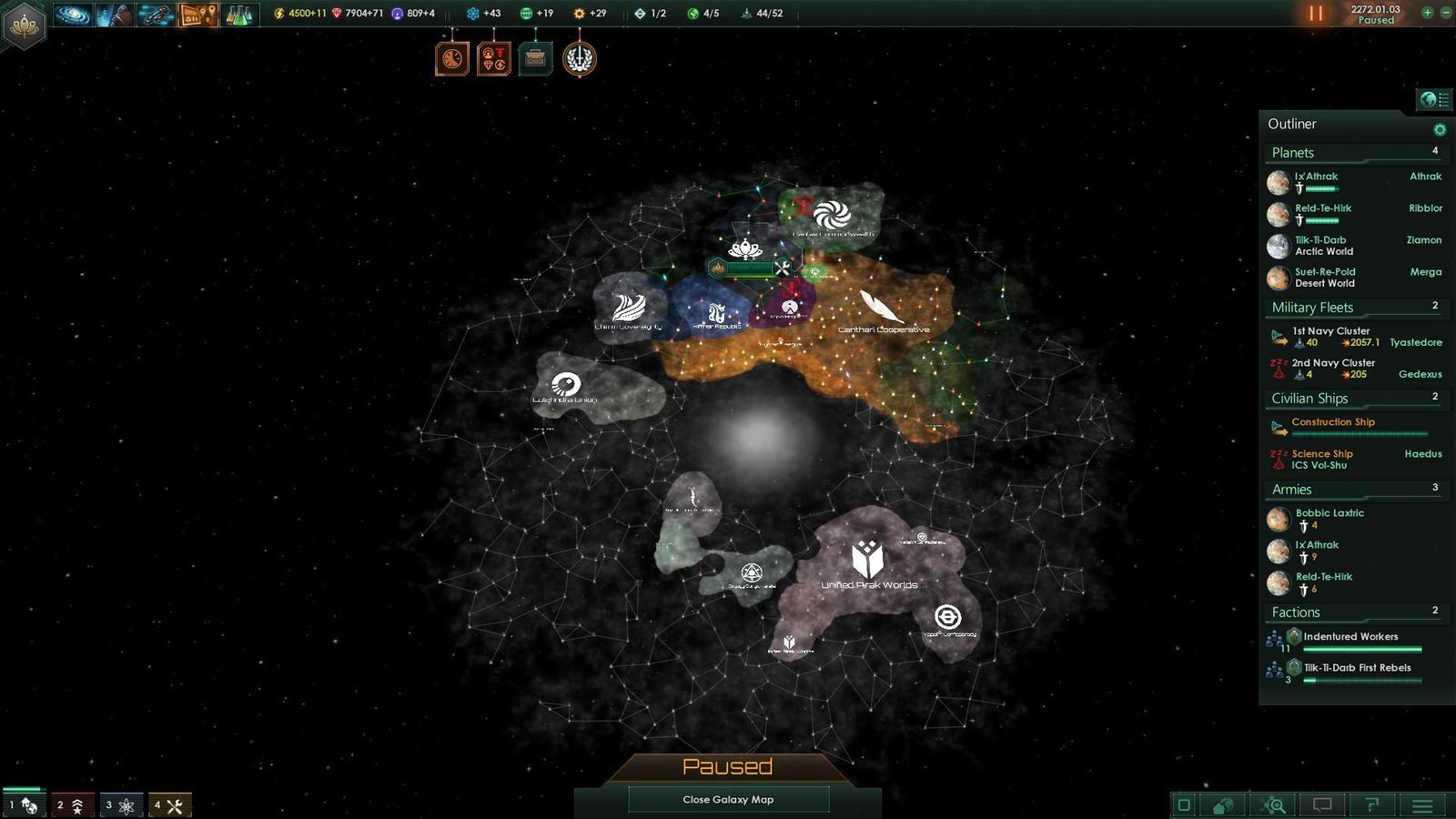Open the empire emblem government panel
Image resolution: width=1456 pixels, height=819 pixels.
24,24
